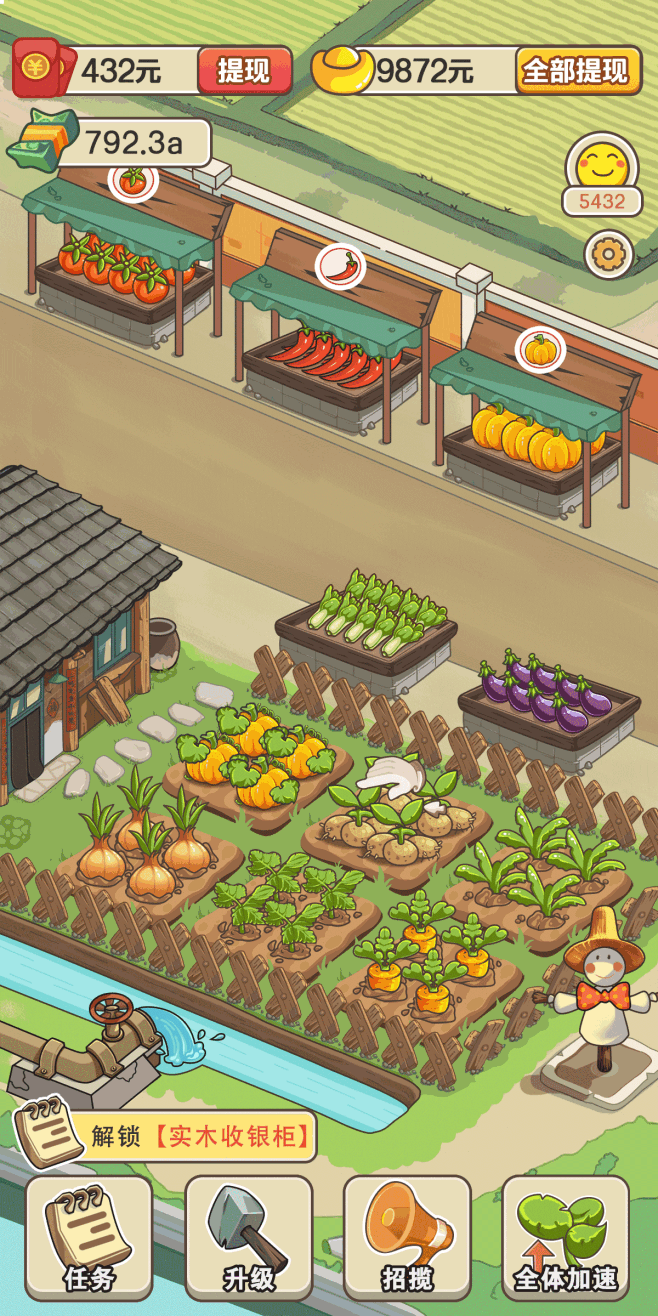Open the 升级 upgrade hammer button
The image size is (658, 1316).
[248, 1237]
